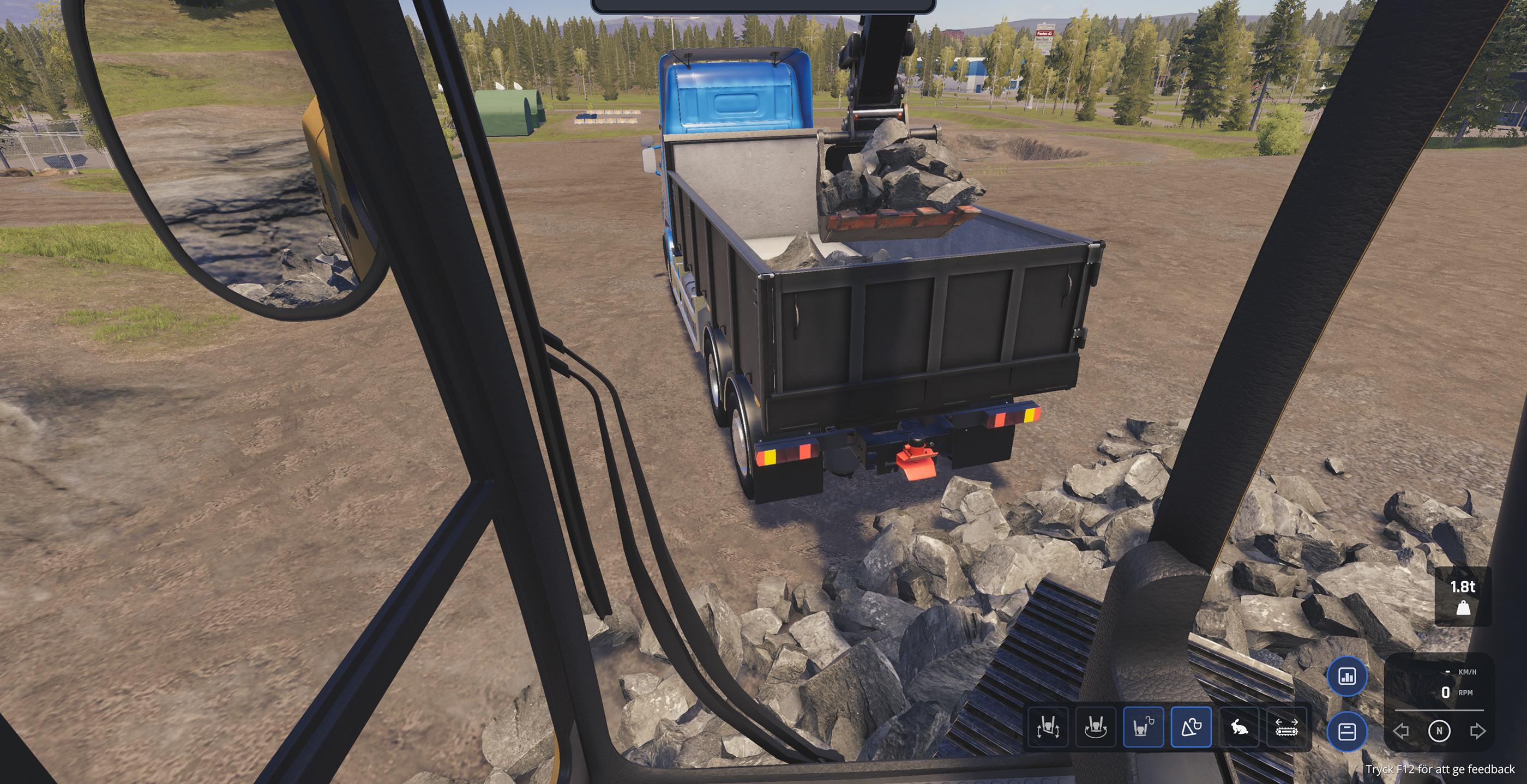
Task: Open the round panel button below the chart
Action: (1347, 731)
